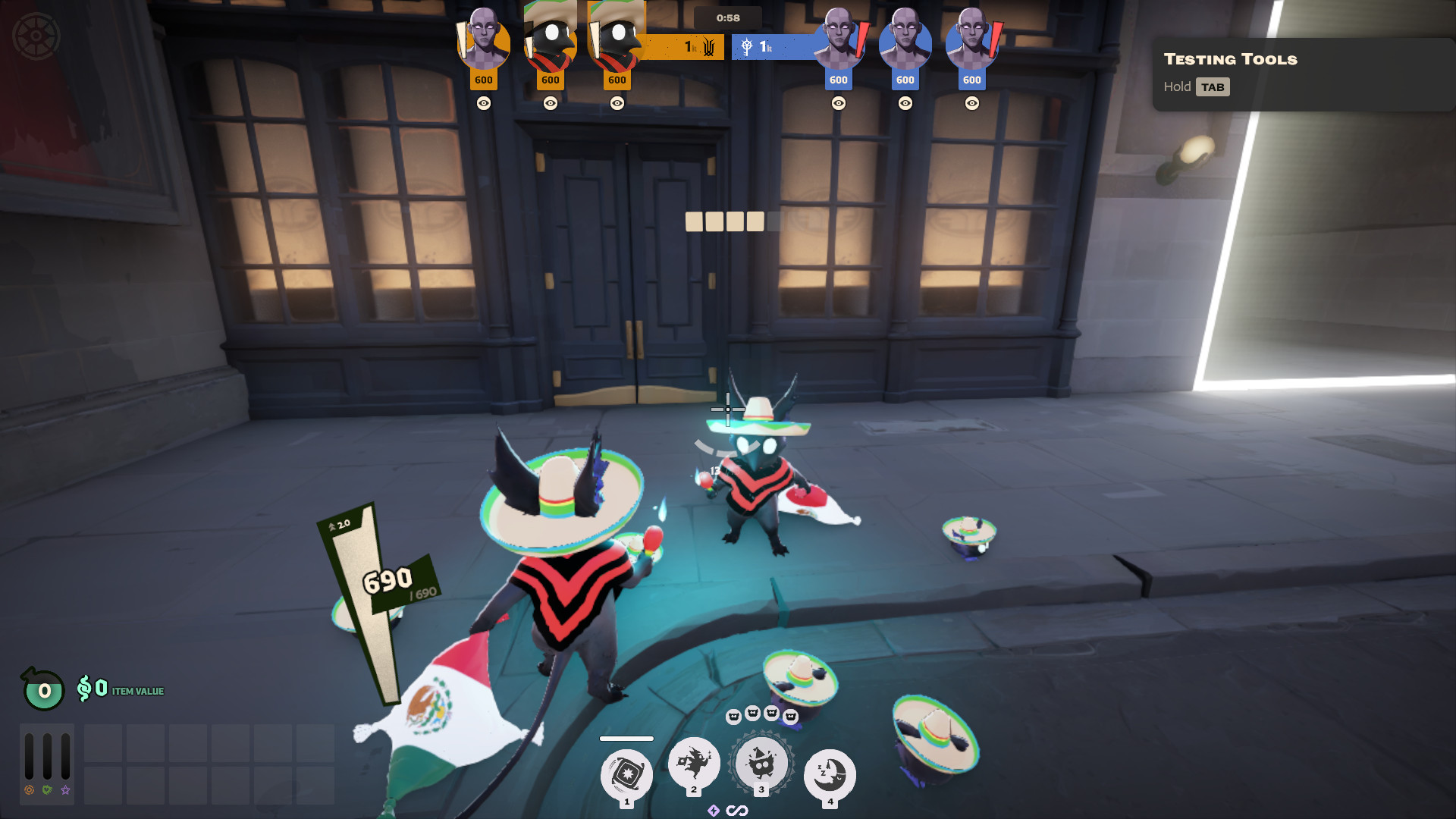Screen dimensions: 1456x819
Task: Click the faded wheel emblem icon
Action: click(36, 36)
